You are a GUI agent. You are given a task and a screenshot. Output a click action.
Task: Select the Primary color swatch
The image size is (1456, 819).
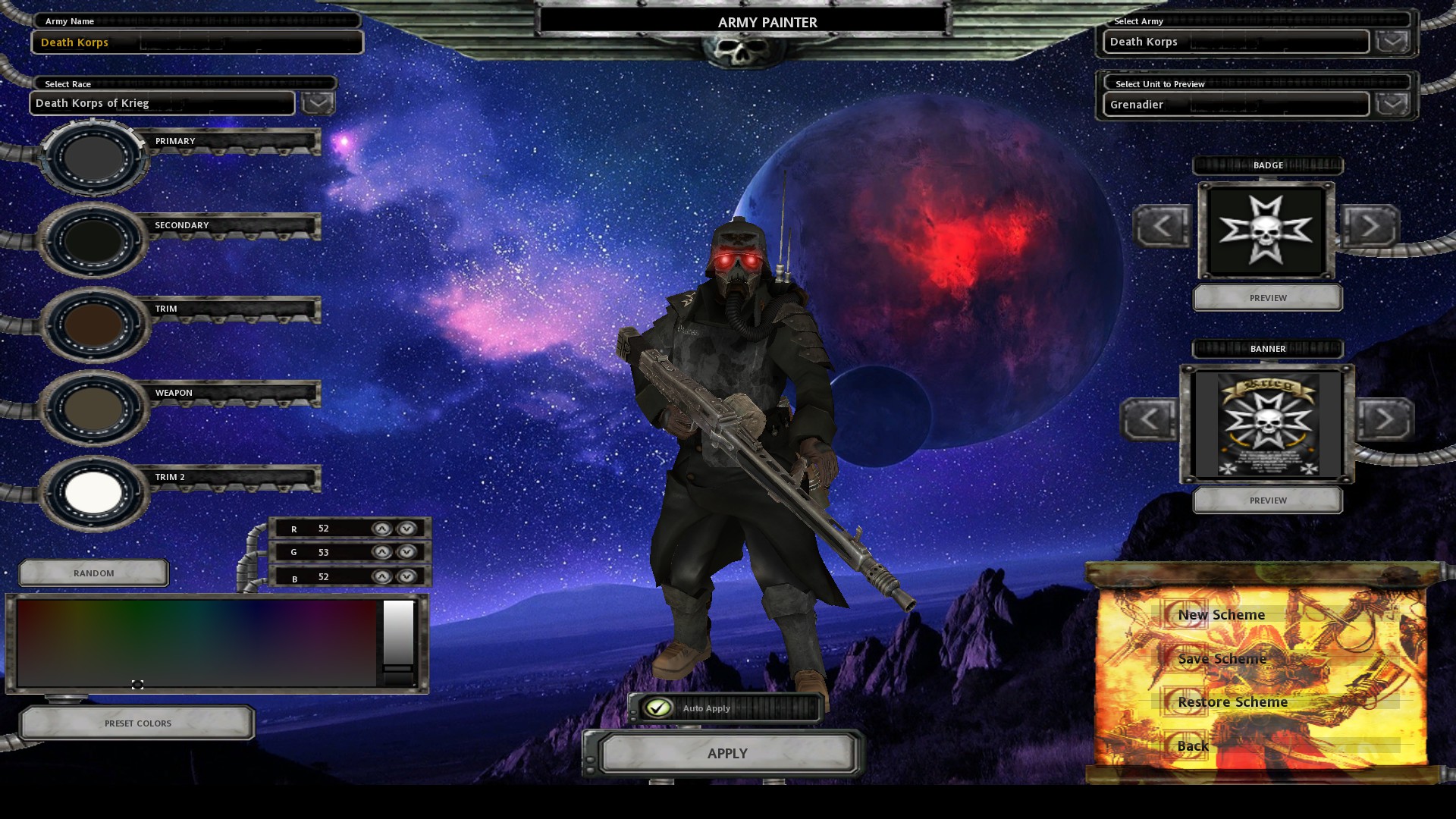(93, 157)
